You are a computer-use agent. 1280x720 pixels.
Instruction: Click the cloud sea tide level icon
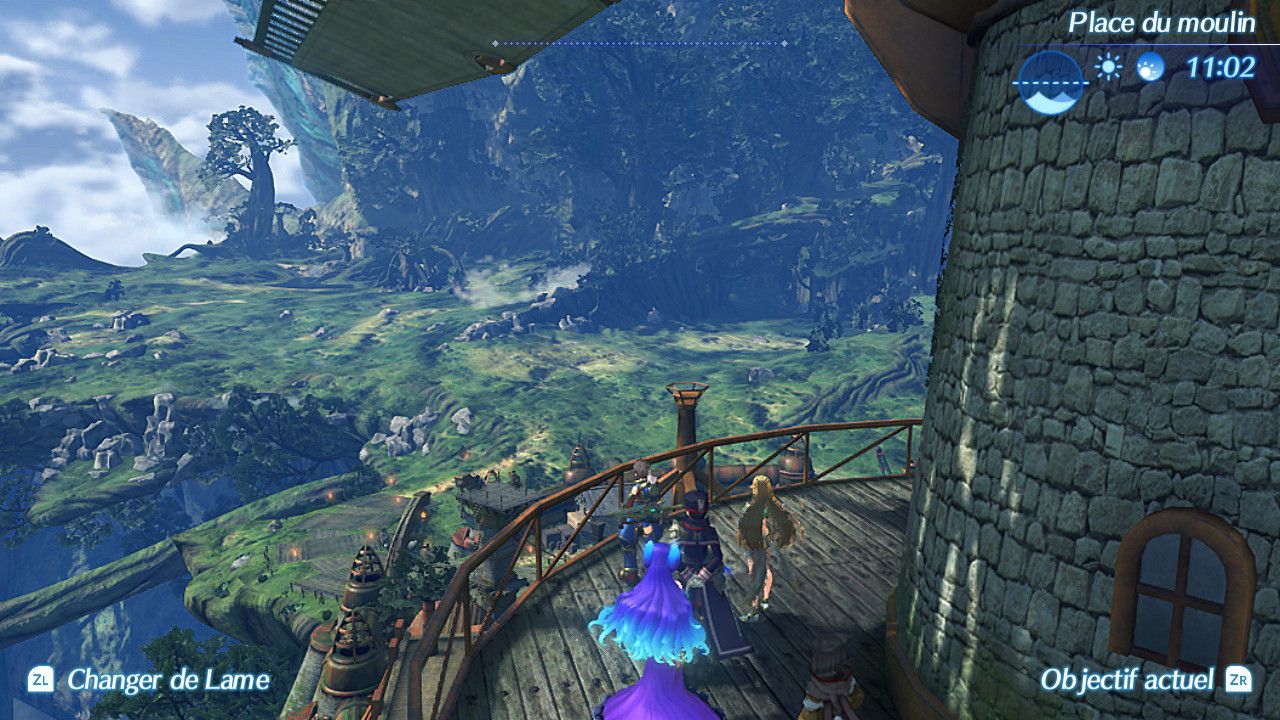click(x=1049, y=82)
